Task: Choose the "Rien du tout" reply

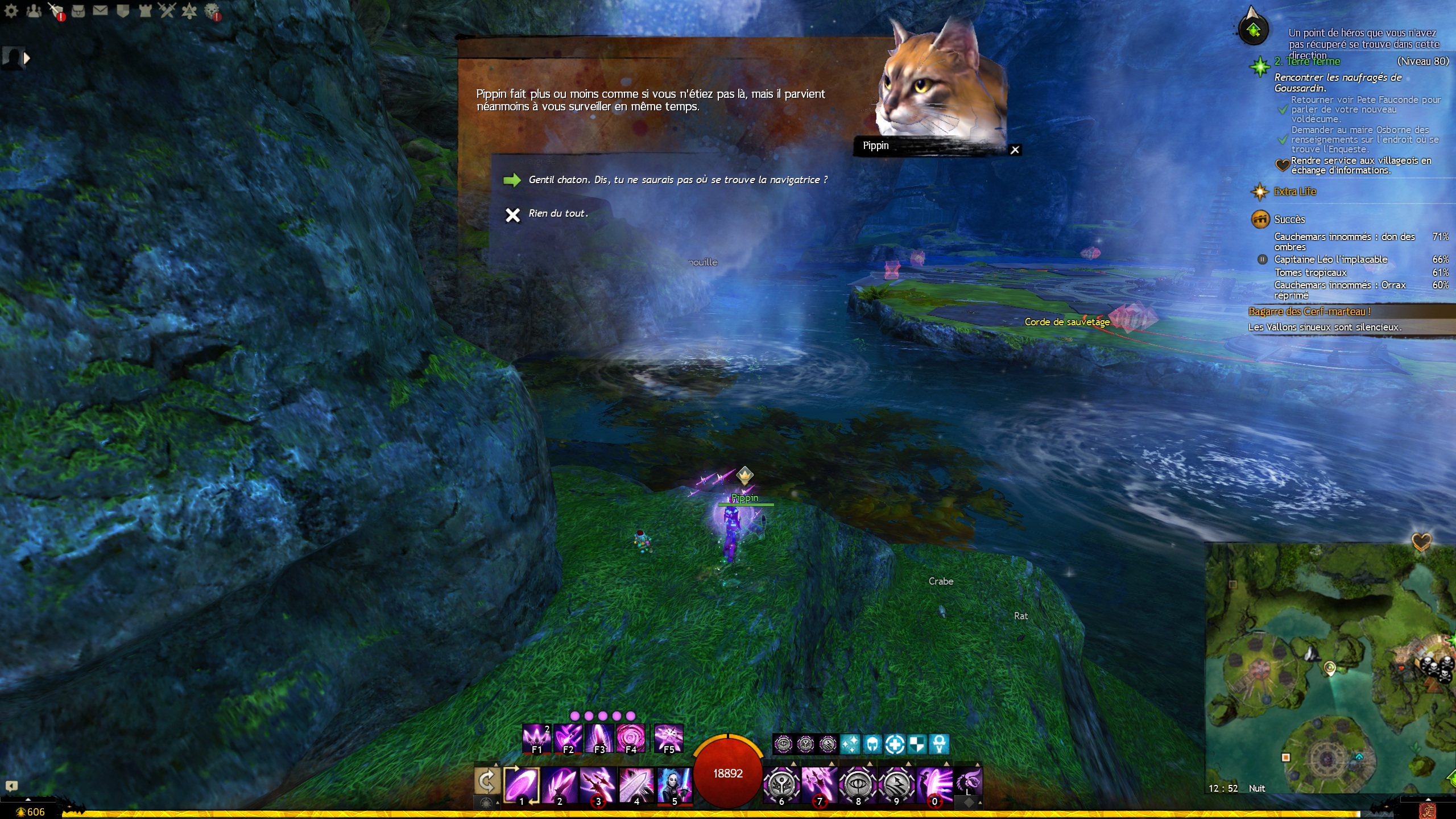Action: [x=557, y=214]
